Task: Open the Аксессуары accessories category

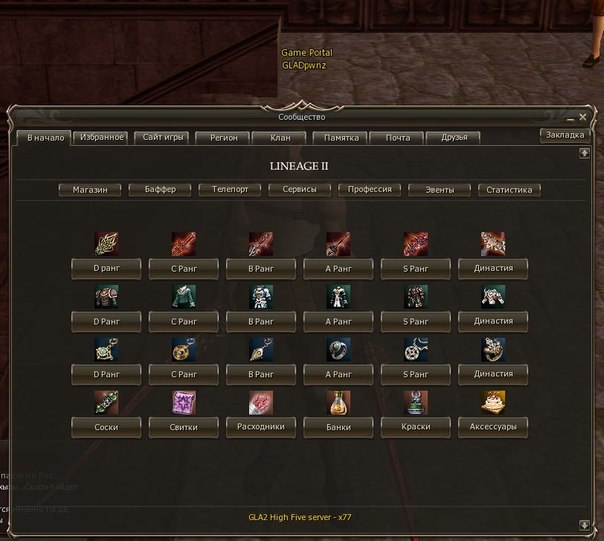Action: (x=493, y=425)
